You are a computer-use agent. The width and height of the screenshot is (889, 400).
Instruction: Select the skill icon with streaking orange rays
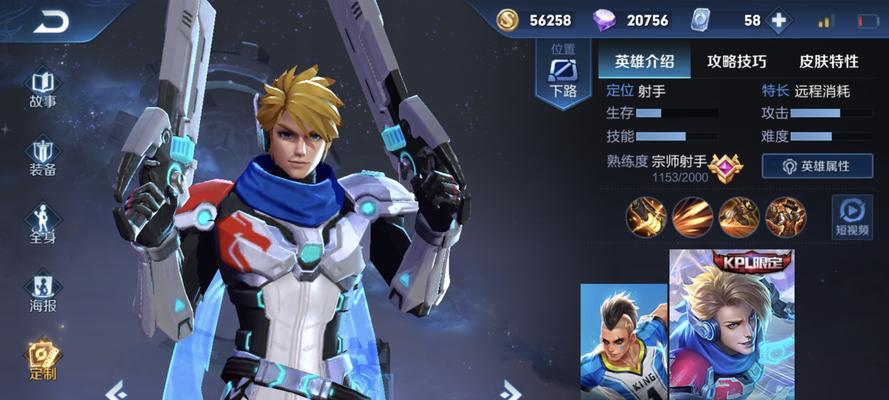coord(692,216)
